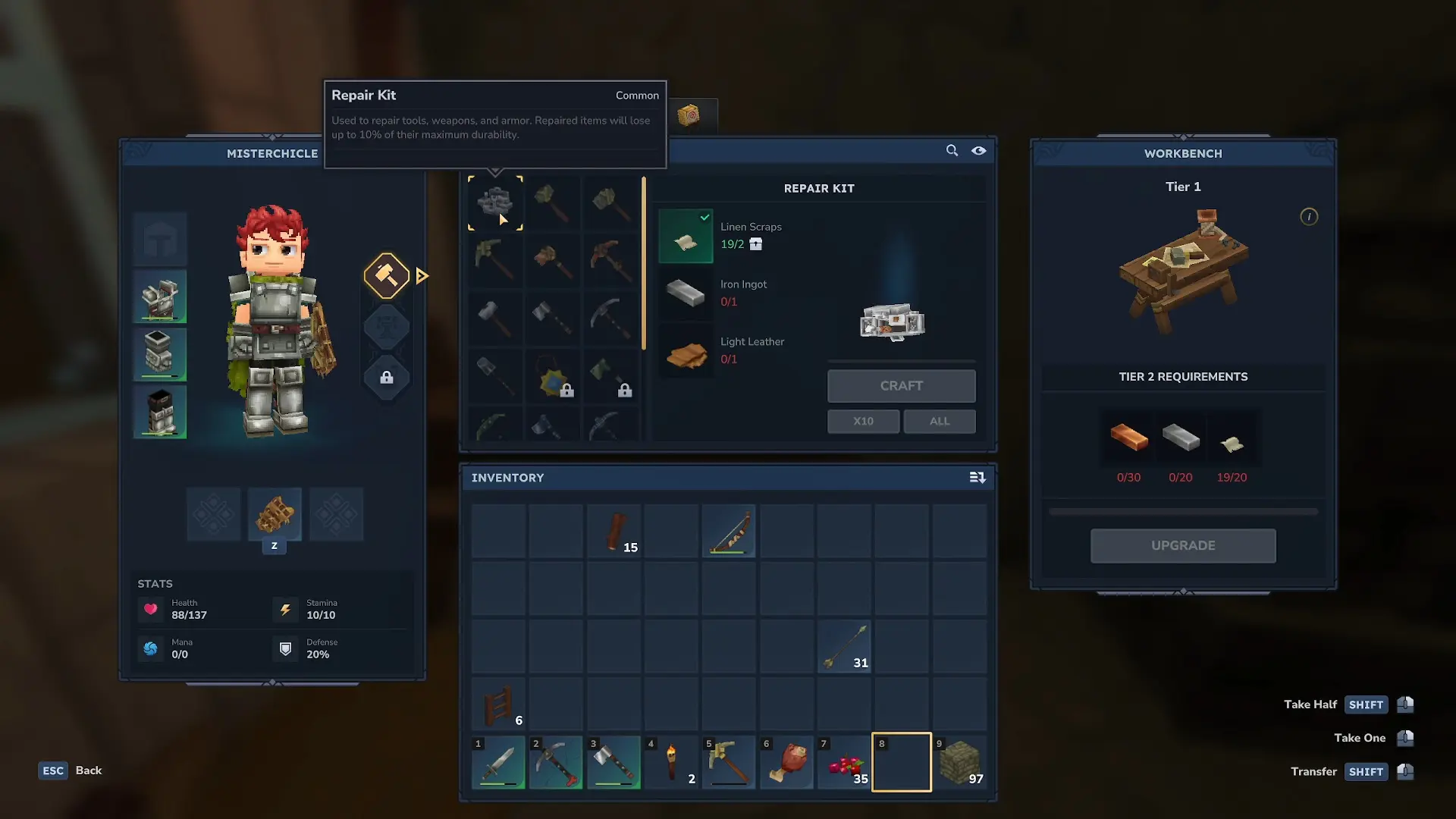Select the hammer crafting category
The width and height of the screenshot is (1456, 819).
click(x=387, y=275)
